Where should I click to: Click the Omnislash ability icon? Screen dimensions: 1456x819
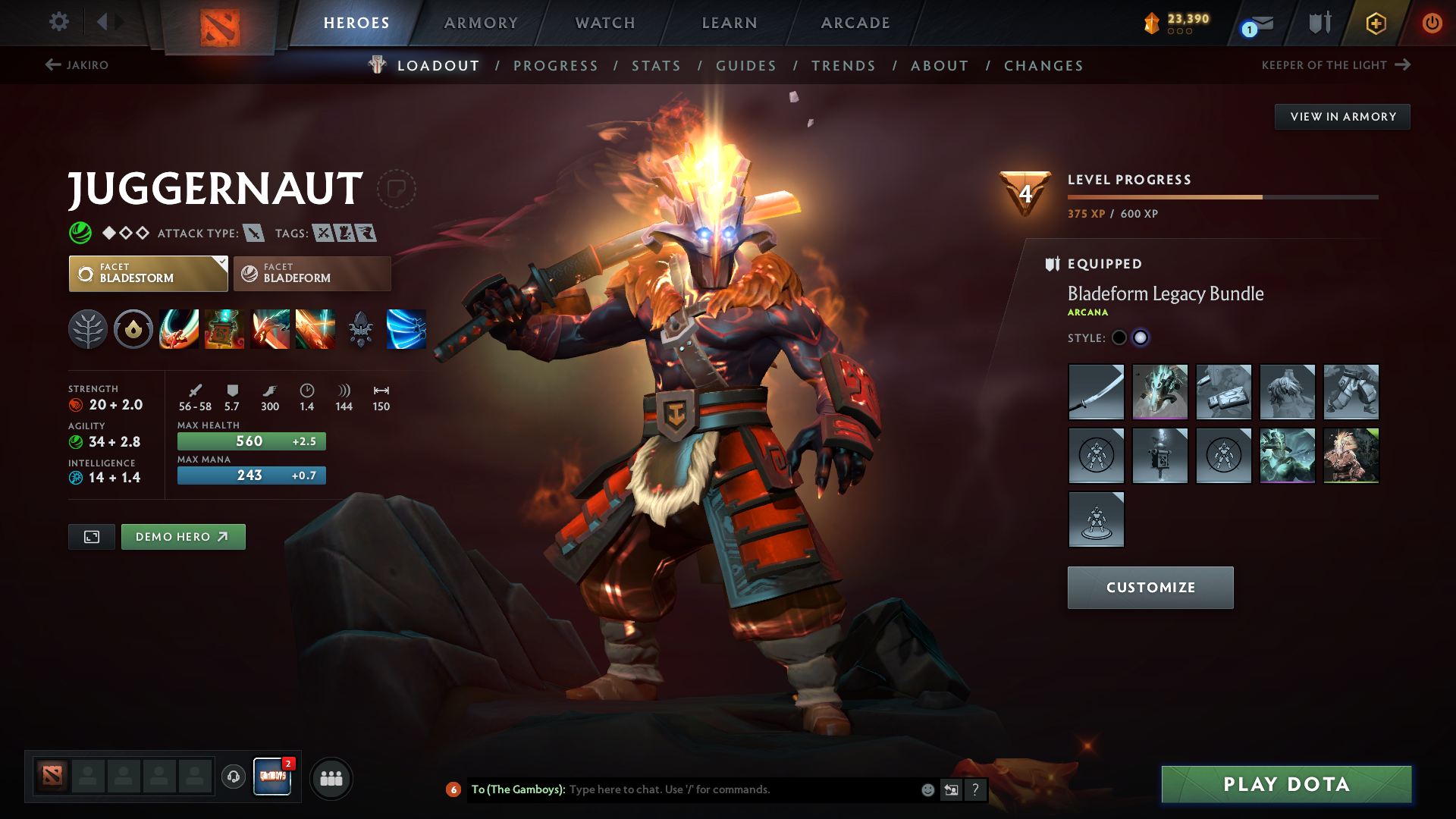coord(315,329)
